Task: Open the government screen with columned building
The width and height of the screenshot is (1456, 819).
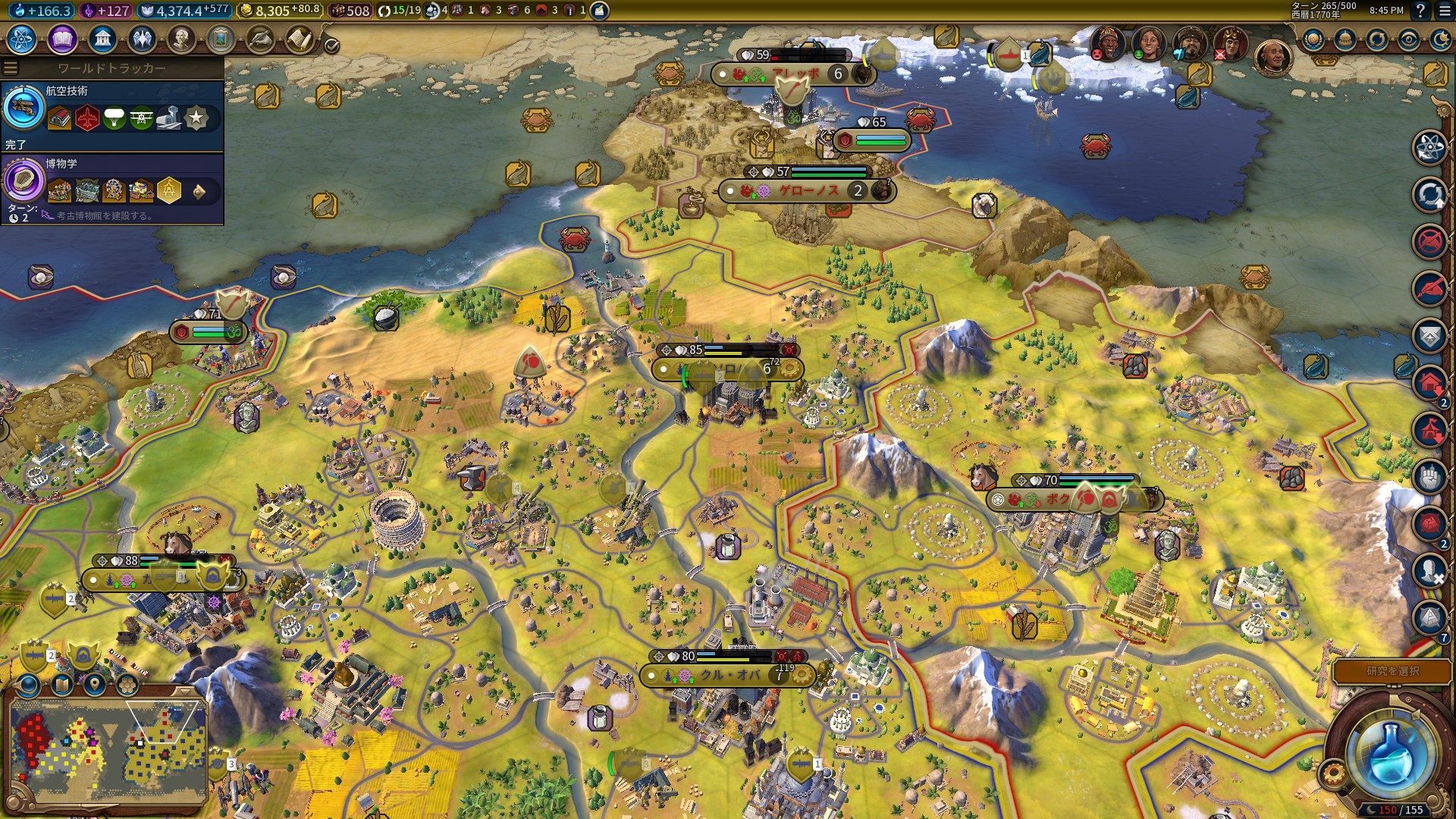Action: tap(102, 39)
